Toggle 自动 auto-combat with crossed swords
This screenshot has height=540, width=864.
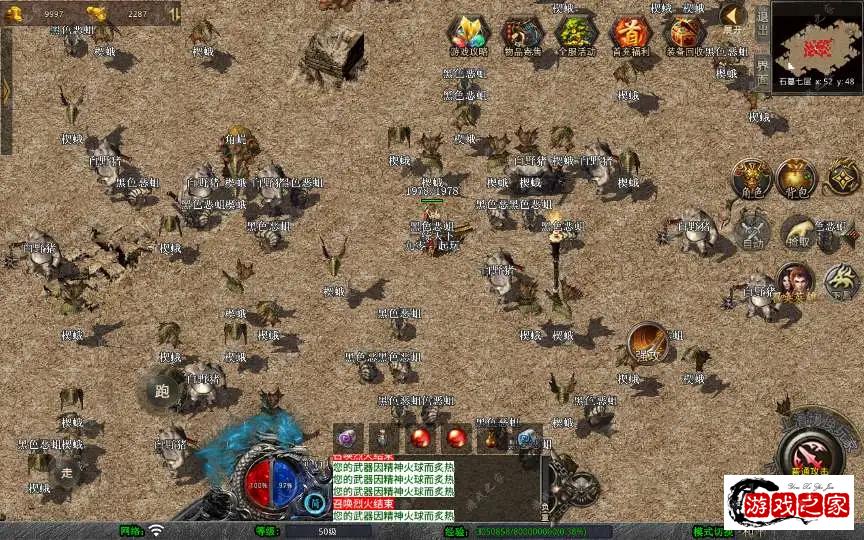[751, 231]
